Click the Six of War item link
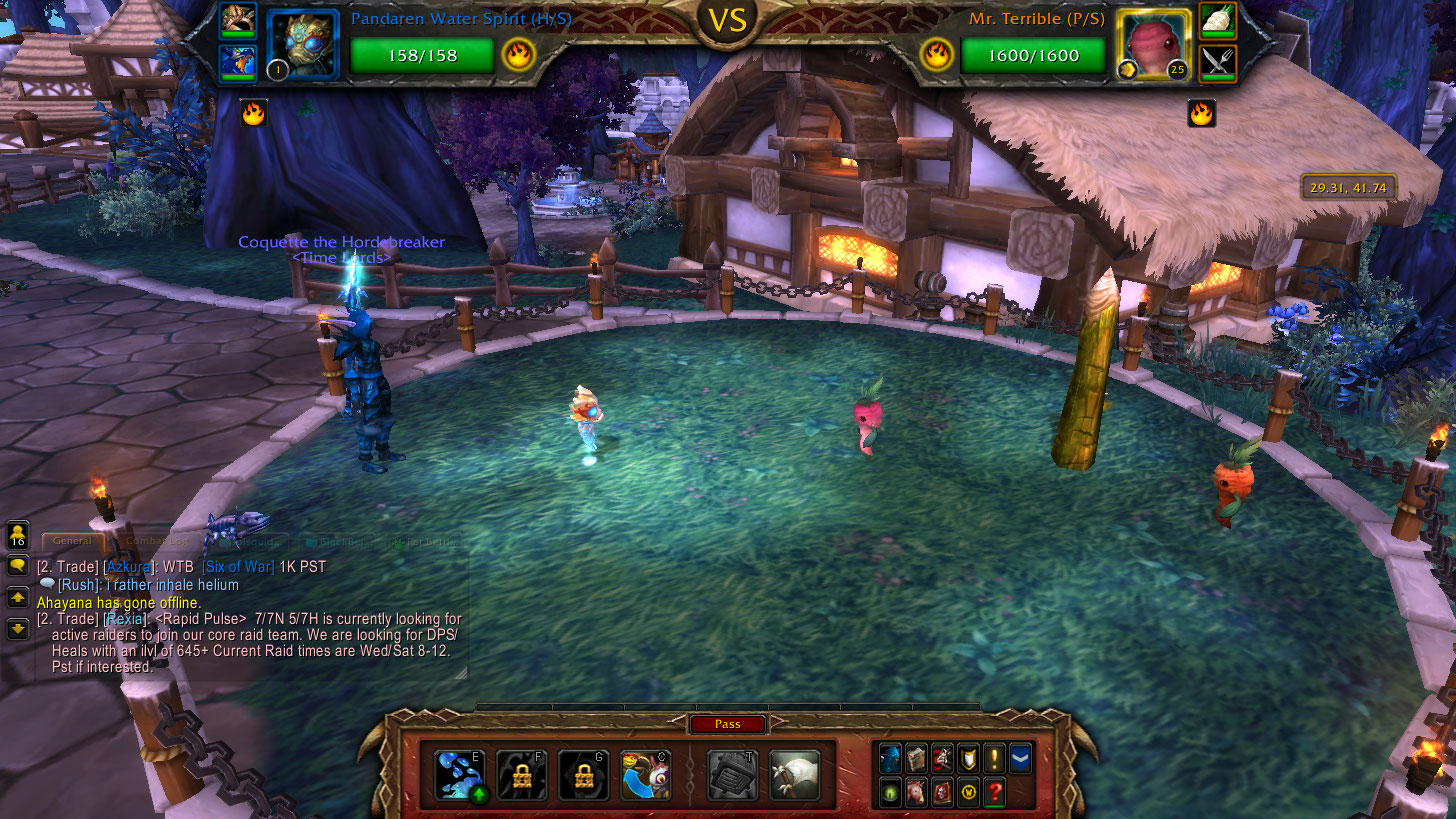The width and height of the screenshot is (1456, 819). [238, 567]
